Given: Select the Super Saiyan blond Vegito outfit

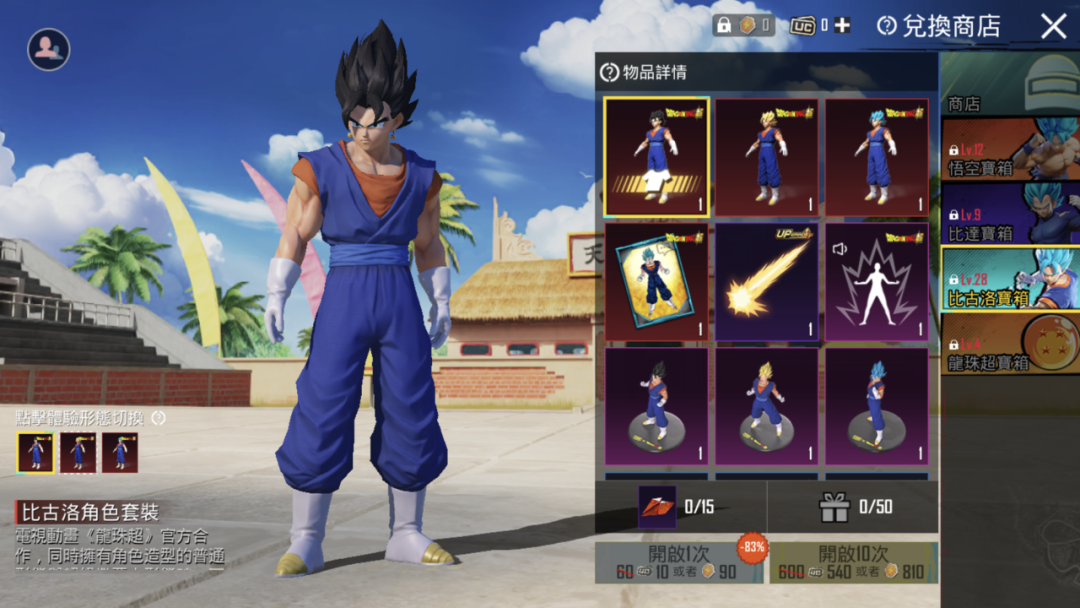Looking at the screenshot, I should [766, 156].
